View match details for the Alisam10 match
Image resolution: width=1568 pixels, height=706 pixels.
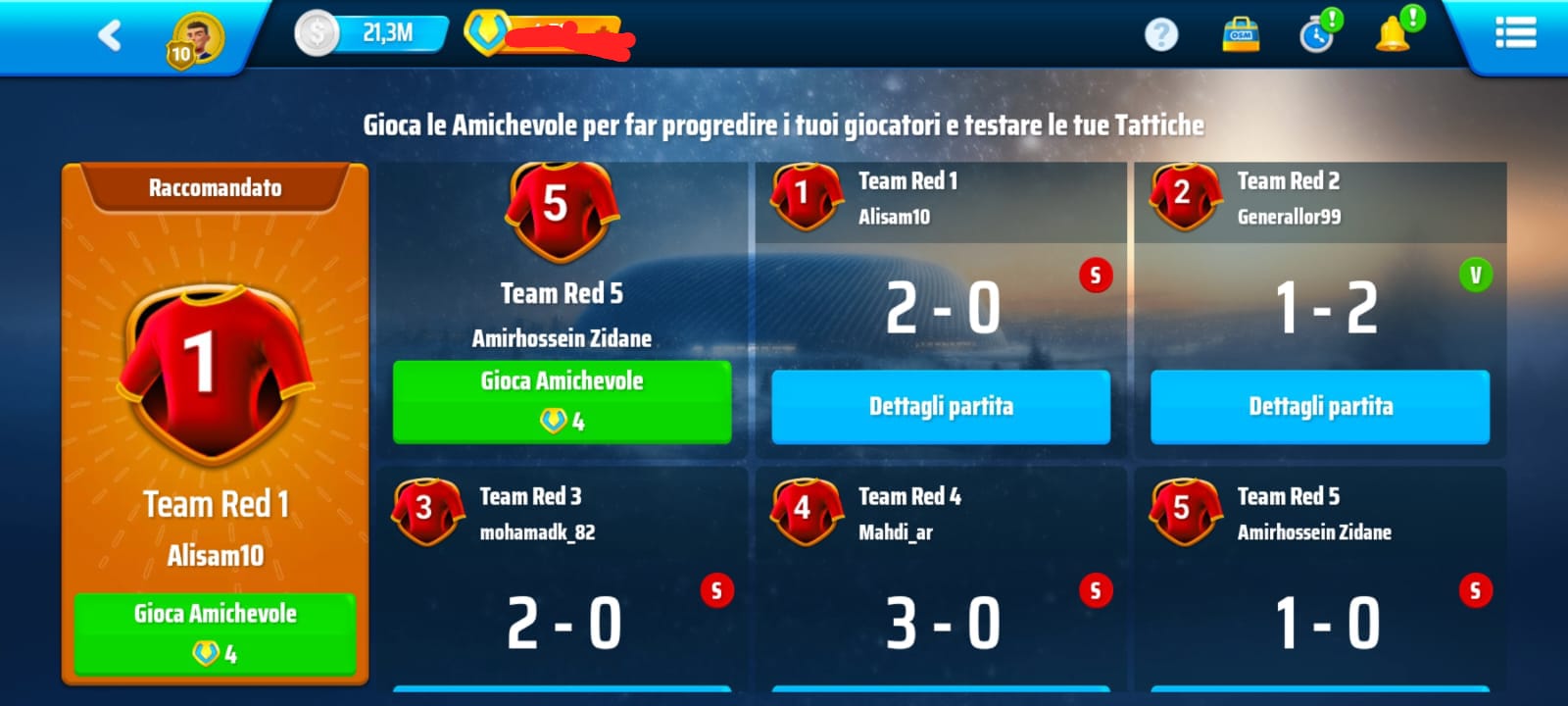click(941, 406)
